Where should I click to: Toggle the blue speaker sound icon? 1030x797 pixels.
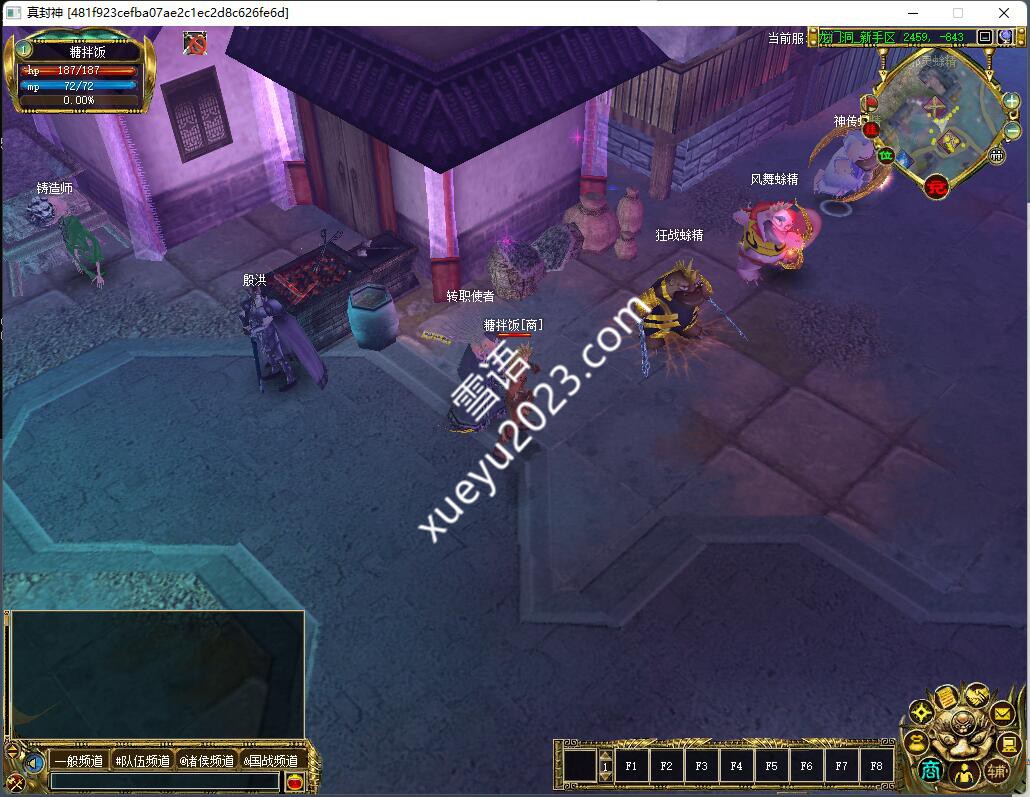tap(35, 763)
